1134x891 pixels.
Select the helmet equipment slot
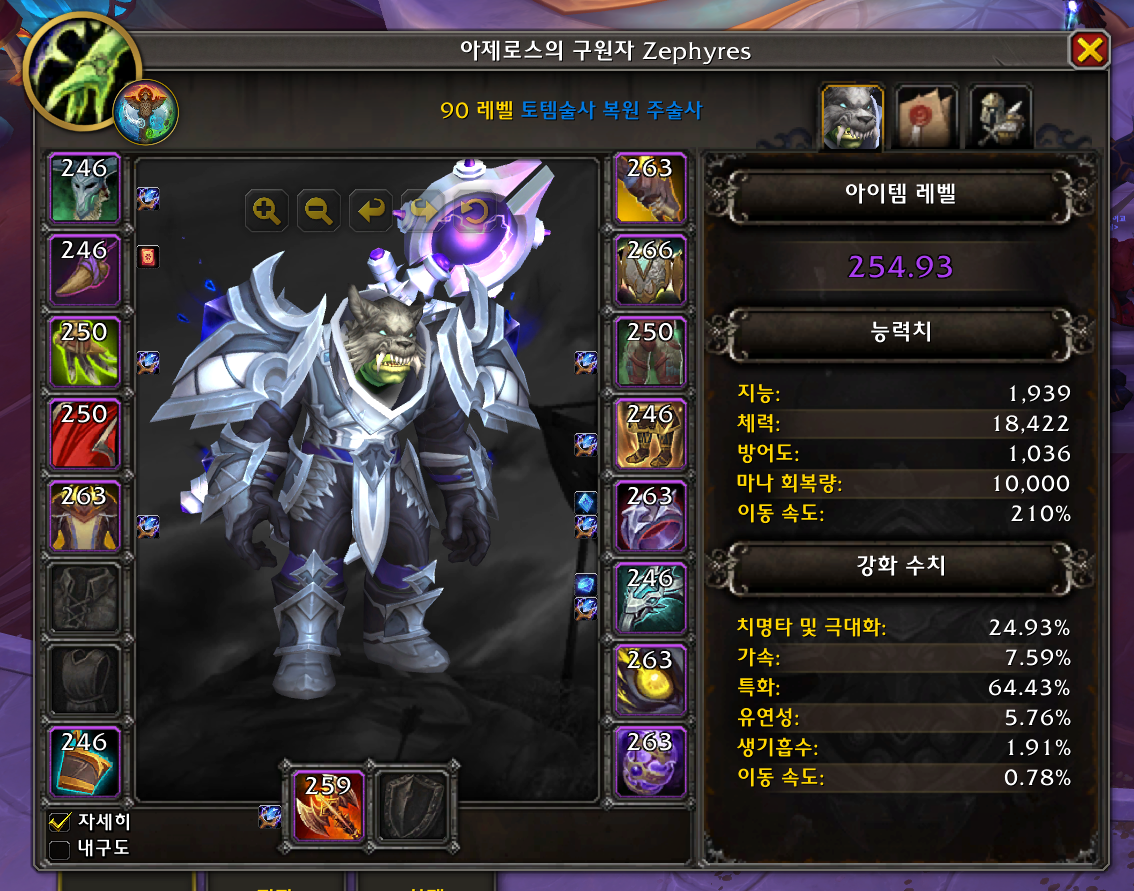[x=85, y=188]
